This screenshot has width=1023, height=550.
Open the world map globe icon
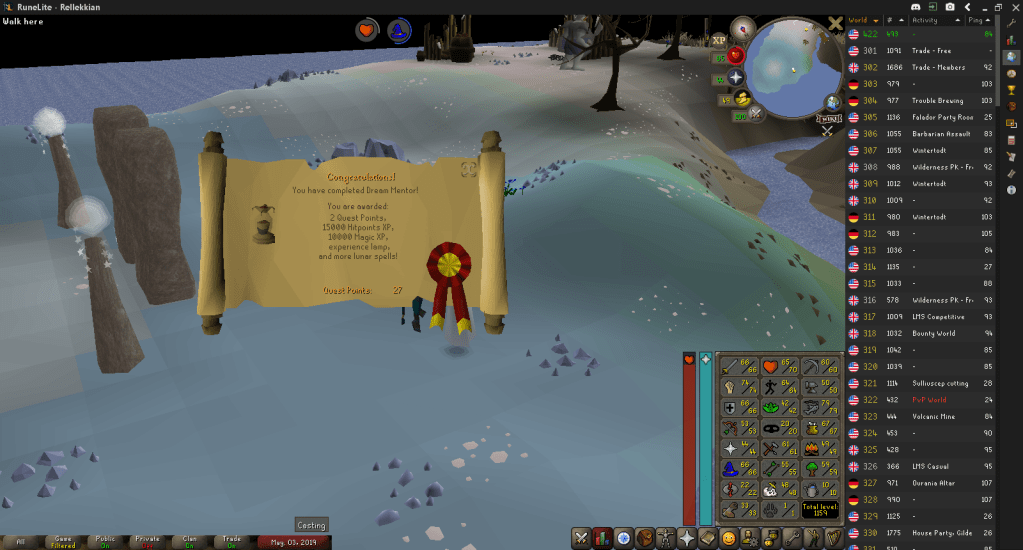tap(832, 102)
